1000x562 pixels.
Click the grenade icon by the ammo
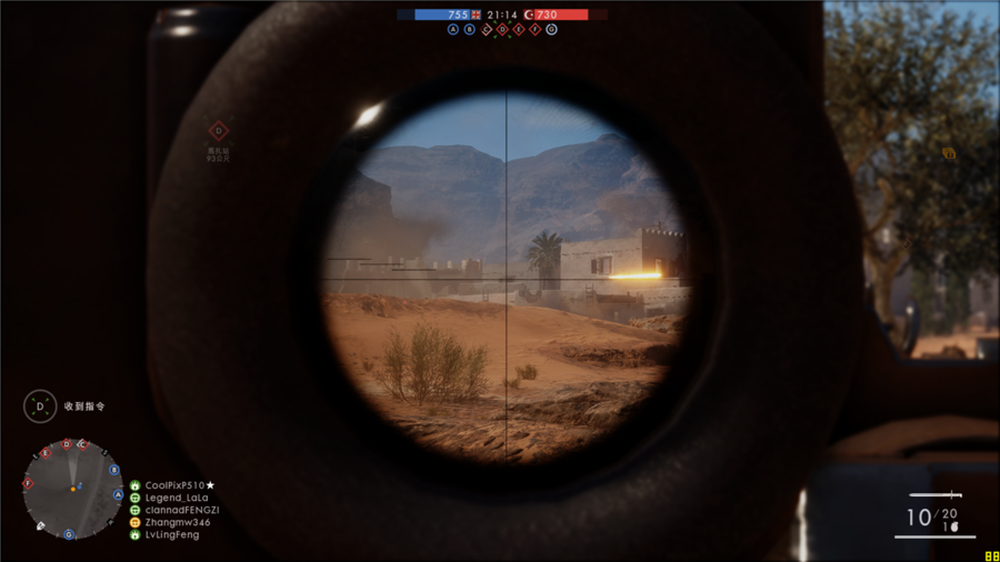pyautogui.click(x=954, y=525)
